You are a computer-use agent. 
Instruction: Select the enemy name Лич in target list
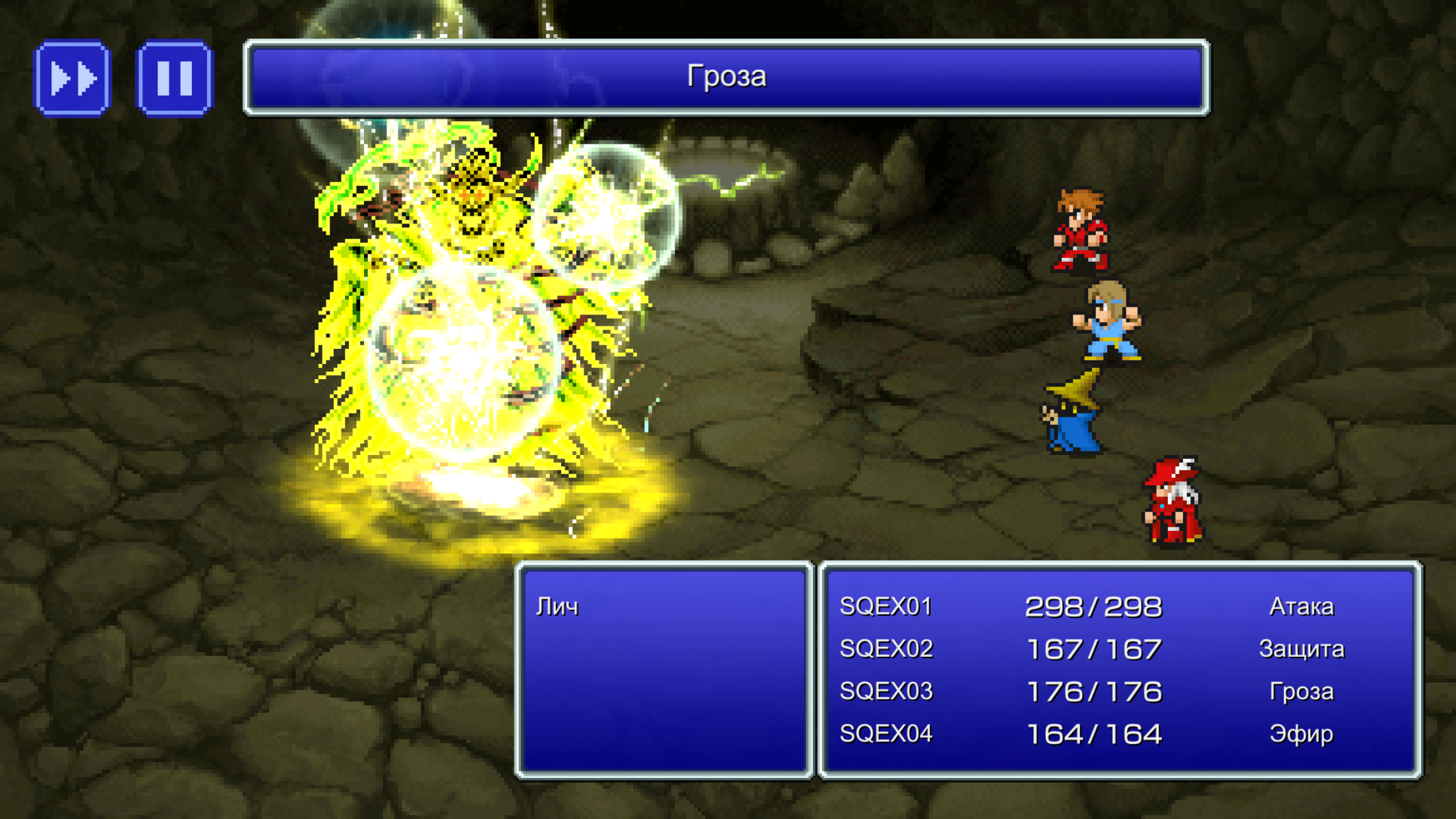(558, 607)
